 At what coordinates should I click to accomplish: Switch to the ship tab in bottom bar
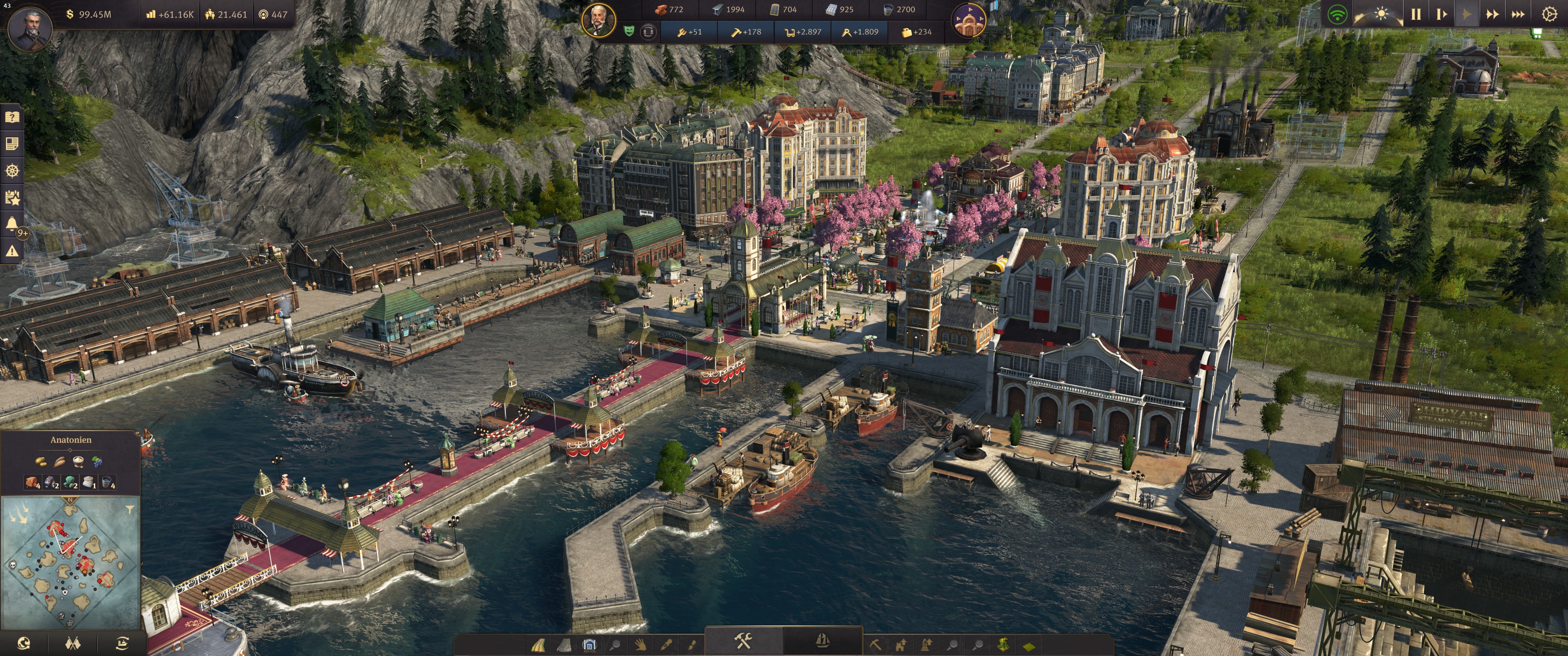pyautogui.click(x=822, y=641)
